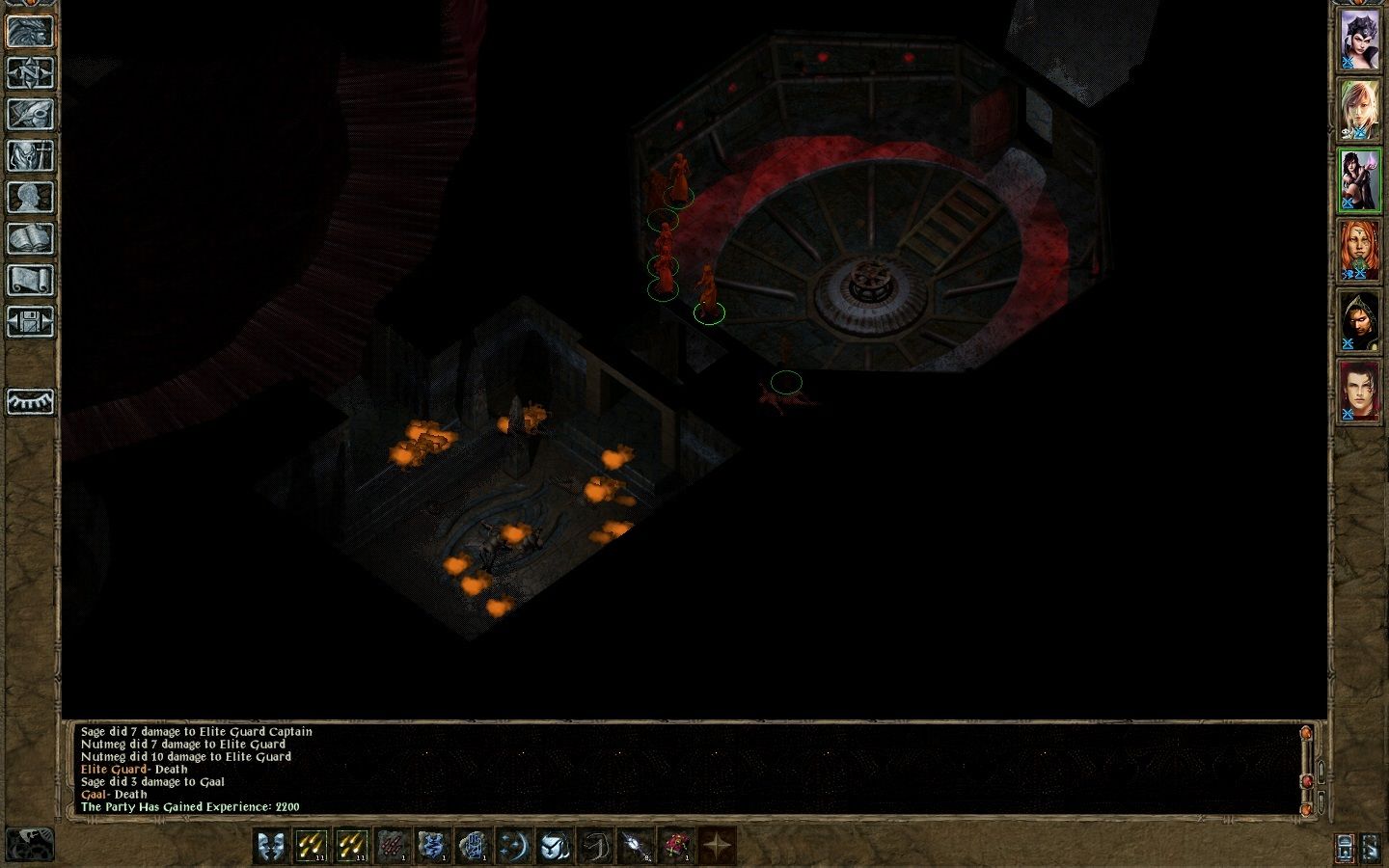Open the area map with compass icon
This screenshot has height=868, width=1389.
(30, 72)
